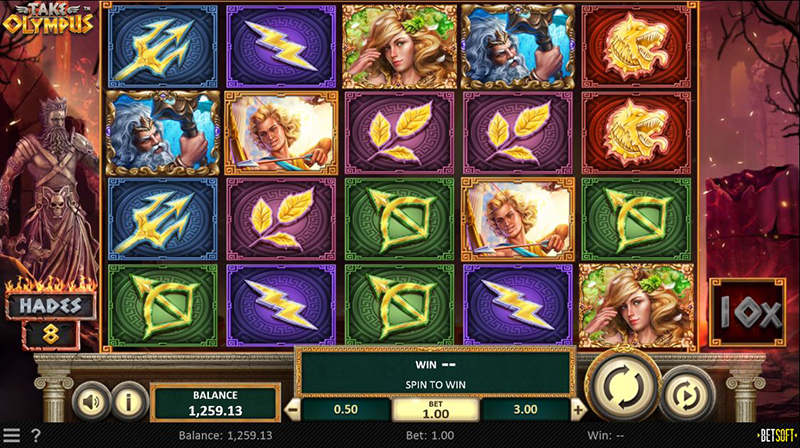The width and height of the screenshot is (800, 448).
Task: Open help with the question mark icon
Action: point(36,436)
